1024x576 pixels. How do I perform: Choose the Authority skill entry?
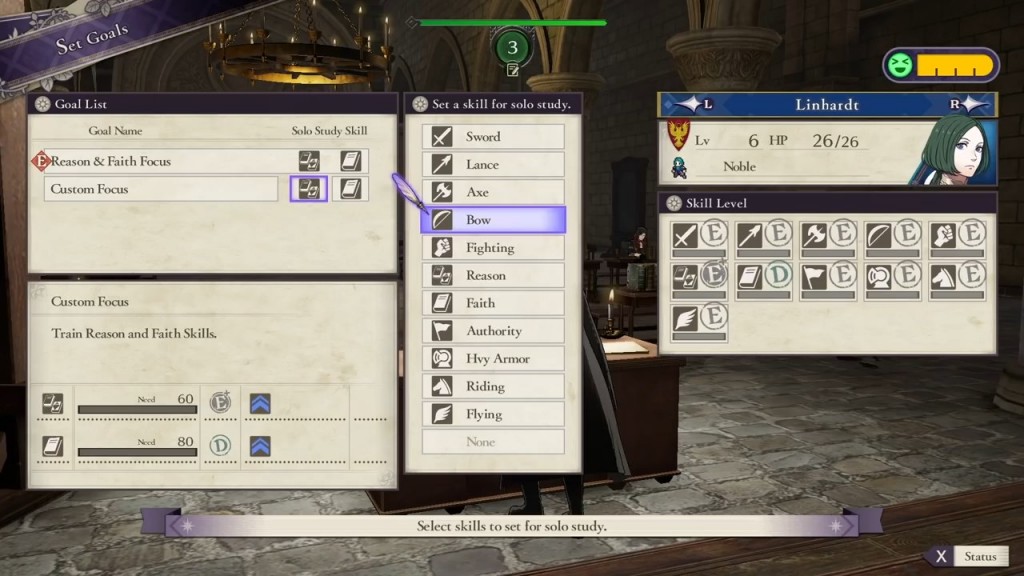pyautogui.click(x=493, y=331)
